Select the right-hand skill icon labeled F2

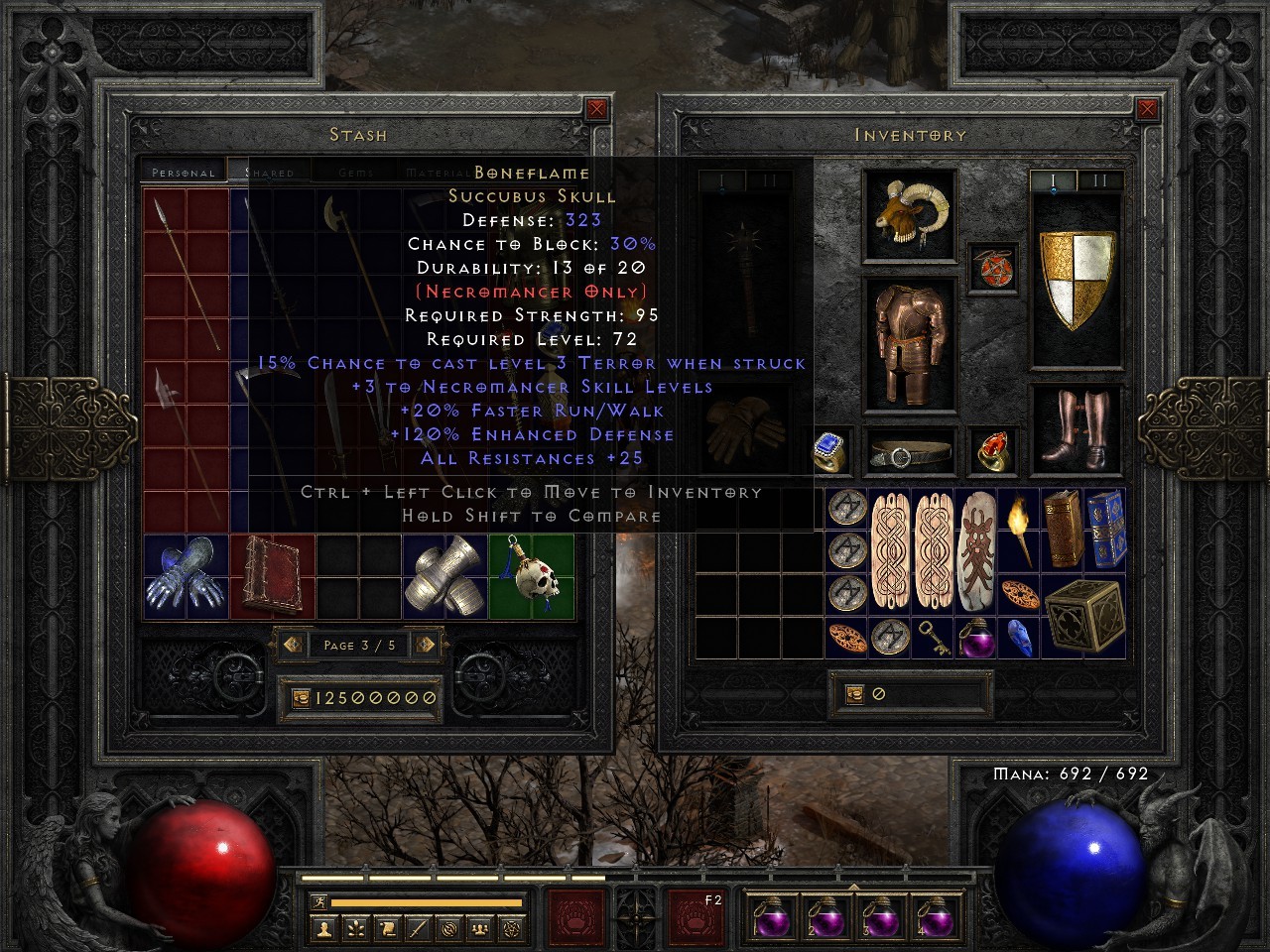698,915
